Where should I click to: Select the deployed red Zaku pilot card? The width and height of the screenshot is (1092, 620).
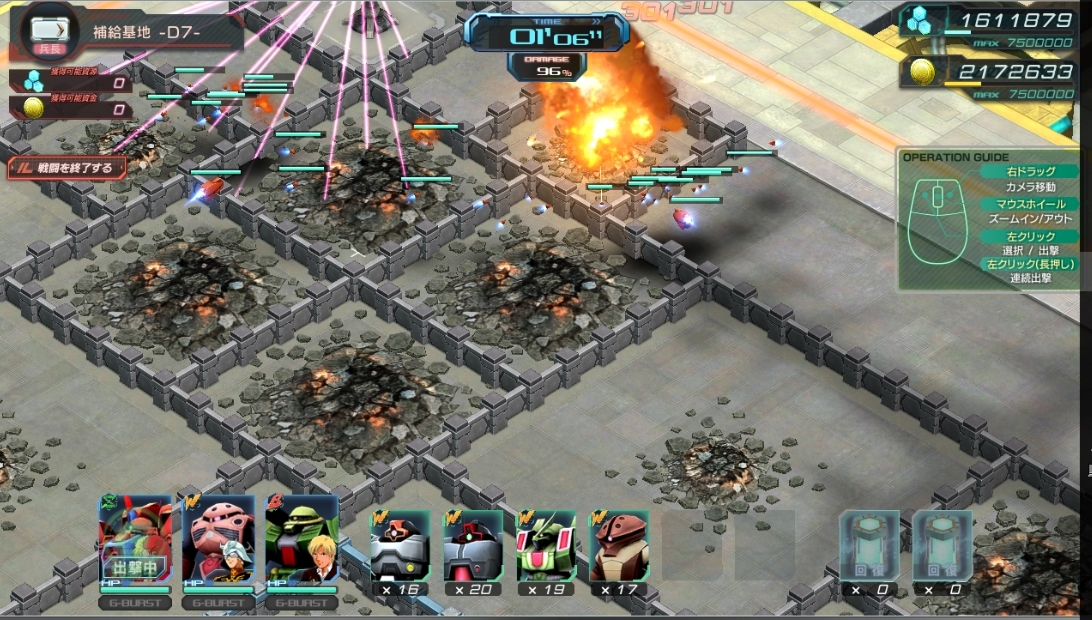tap(135, 541)
